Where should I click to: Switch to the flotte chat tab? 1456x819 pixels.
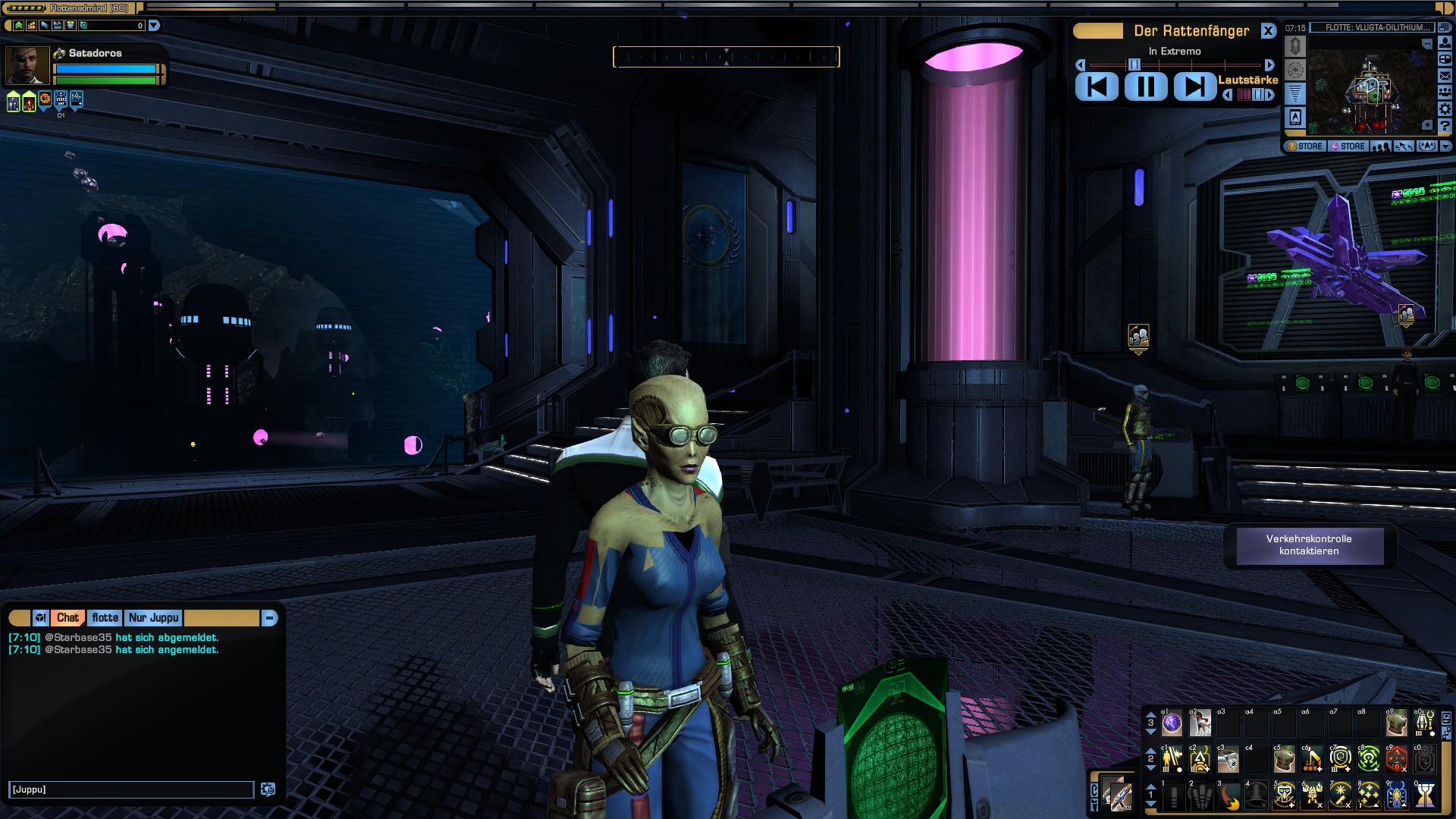[x=105, y=618]
